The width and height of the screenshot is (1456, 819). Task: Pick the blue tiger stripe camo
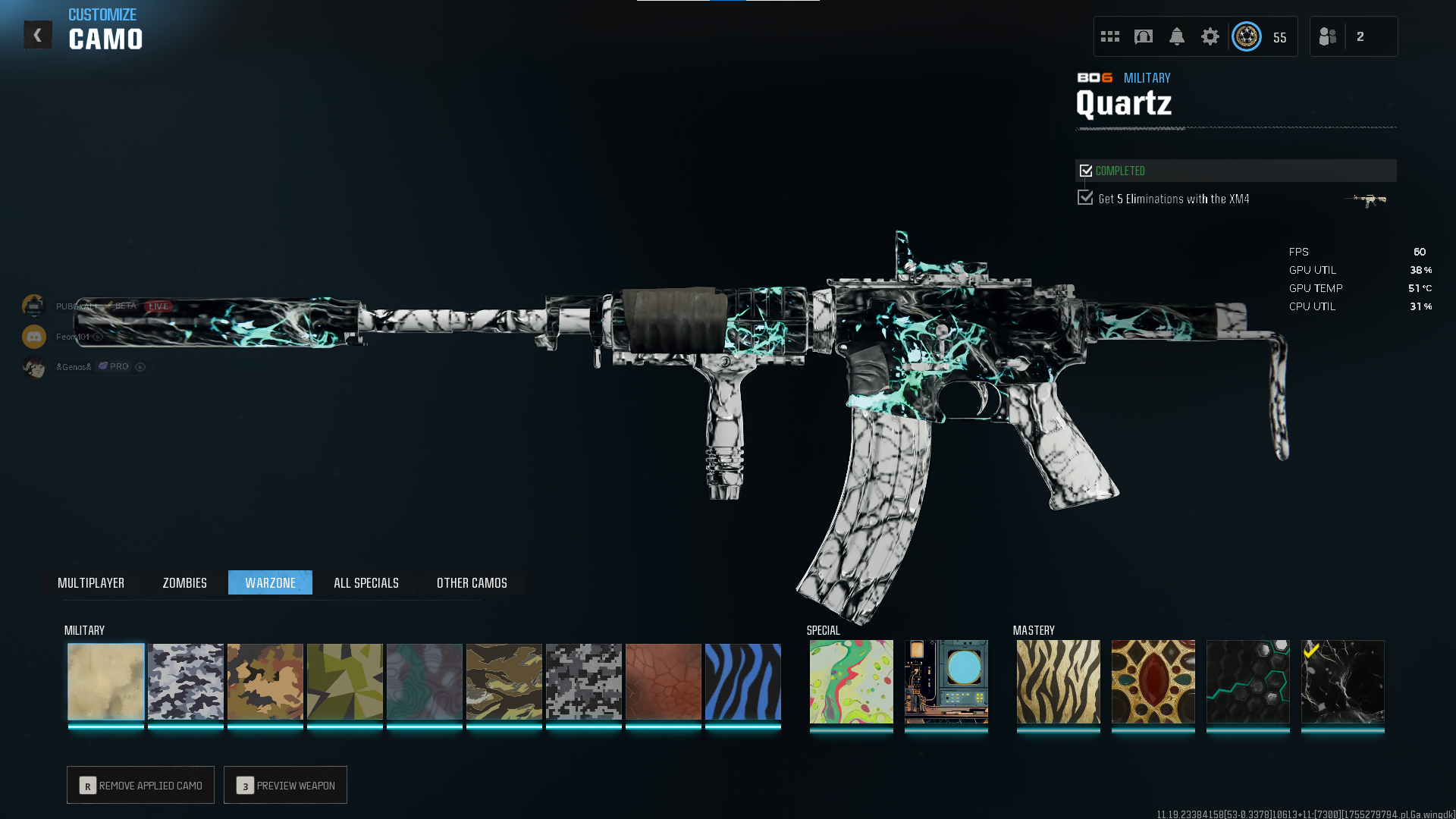[x=743, y=681]
